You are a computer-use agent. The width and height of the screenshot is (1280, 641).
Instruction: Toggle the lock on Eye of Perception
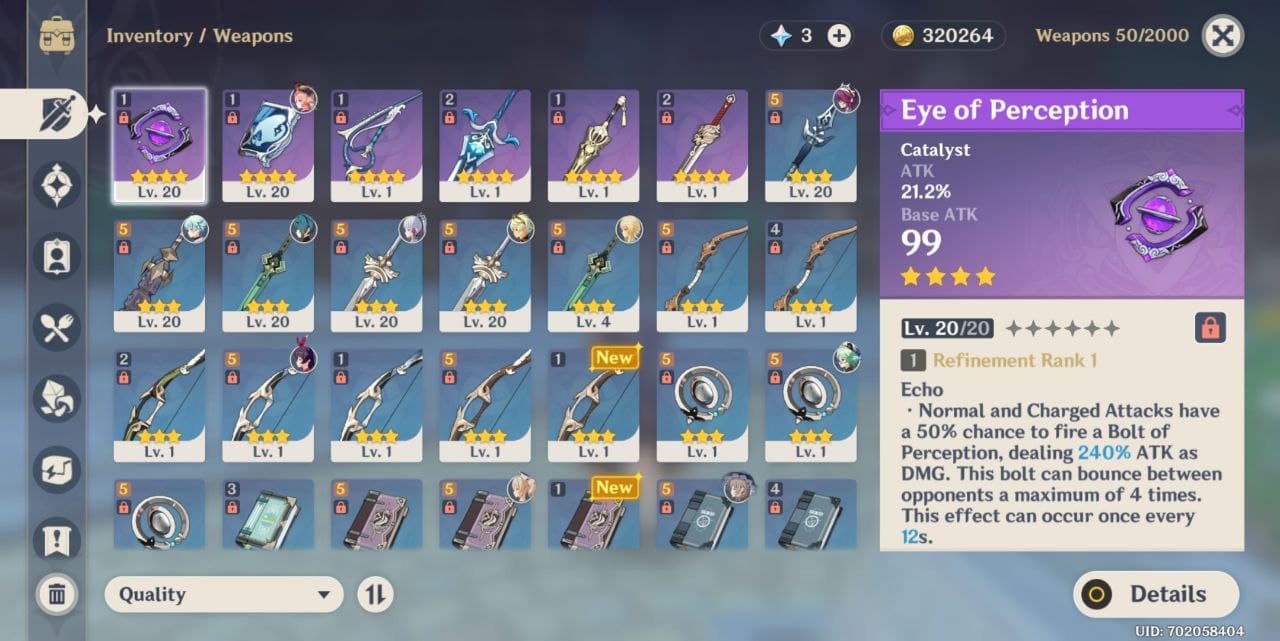(x=1210, y=328)
